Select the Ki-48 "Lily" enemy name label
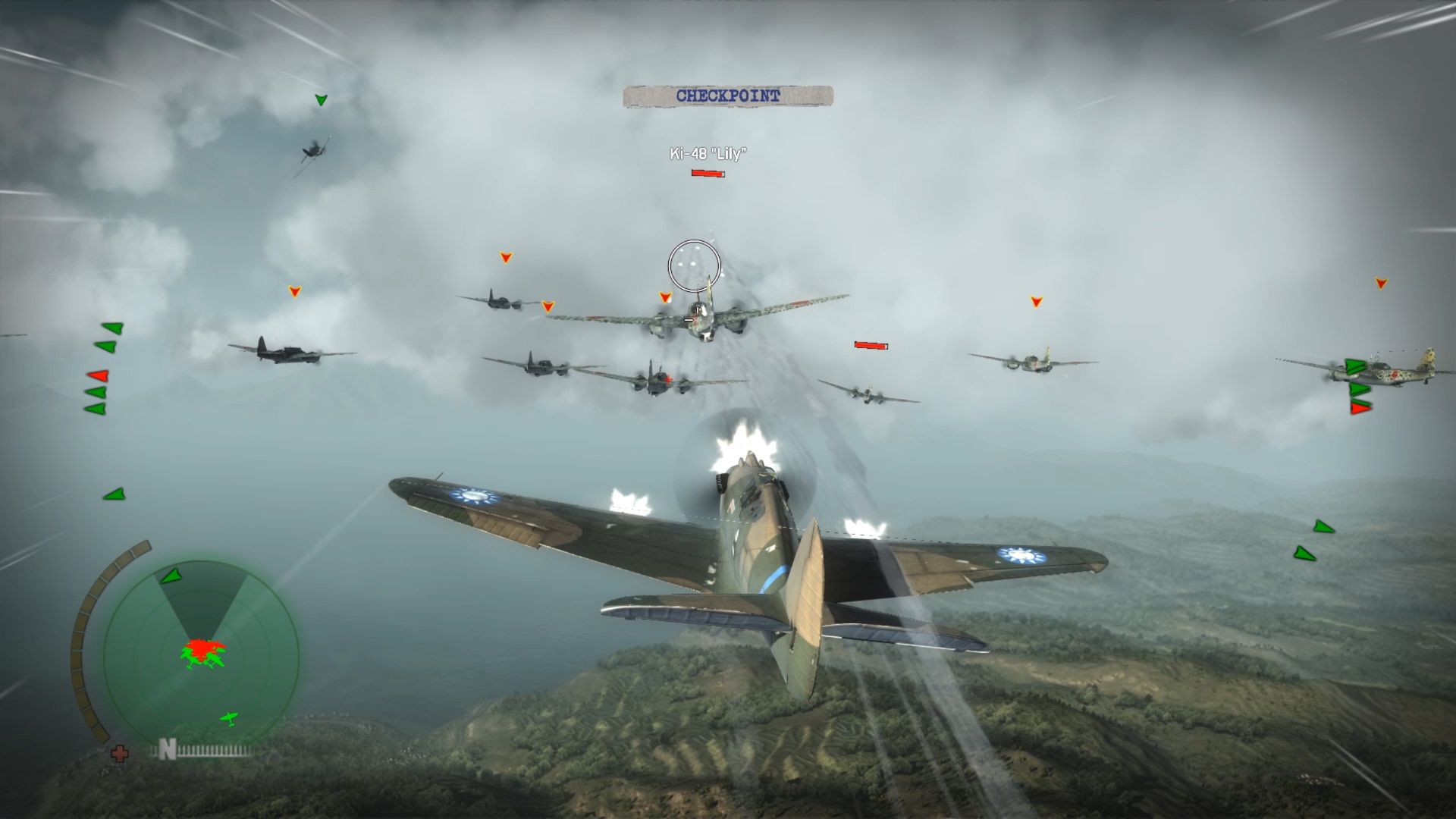 click(x=709, y=152)
